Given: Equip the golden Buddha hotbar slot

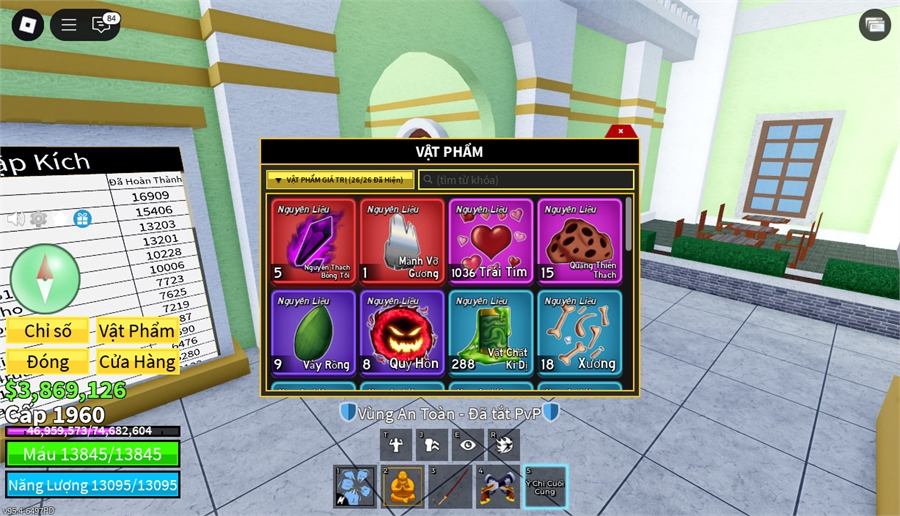Looking at the screenshot, I should tap(402, 486).
